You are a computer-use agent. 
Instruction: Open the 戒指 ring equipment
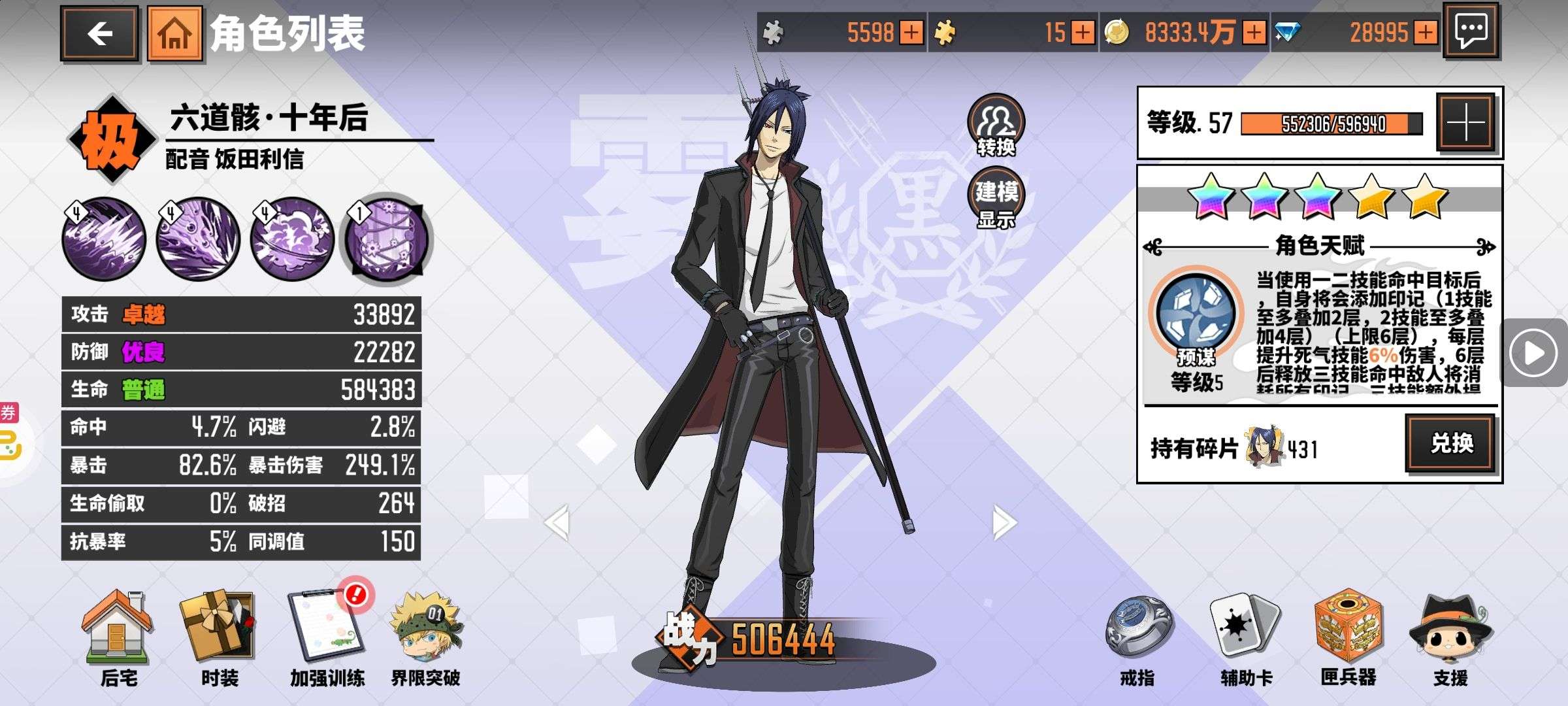point(1137,637)
